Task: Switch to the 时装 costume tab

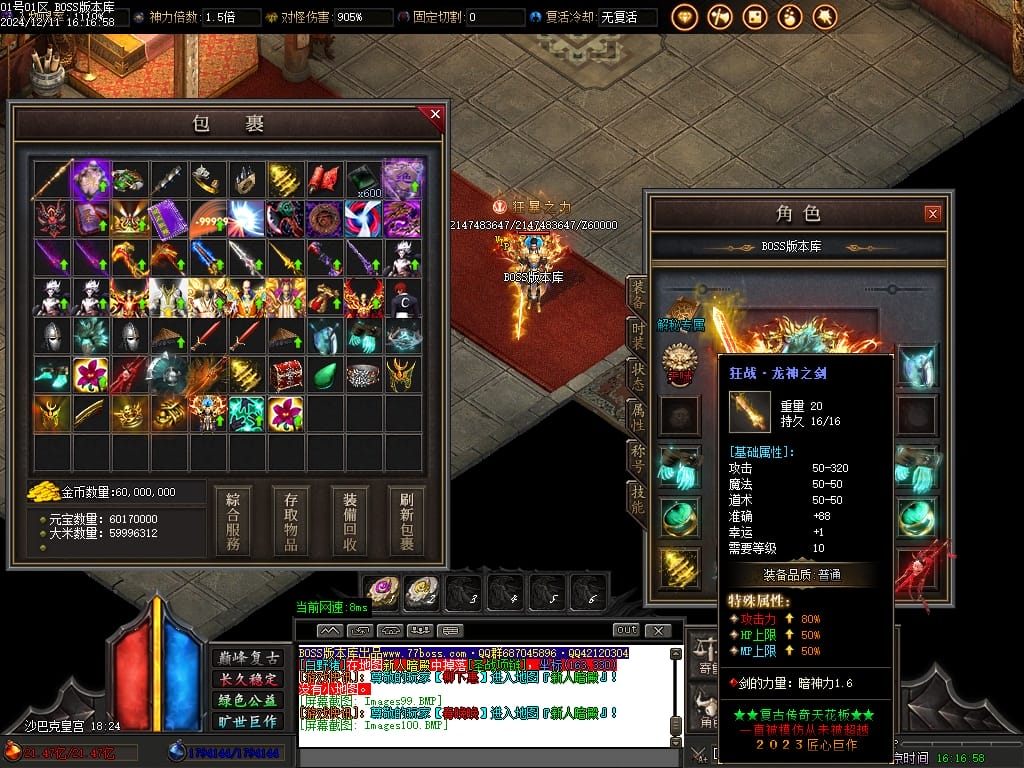Action: [x=637, y=335]
